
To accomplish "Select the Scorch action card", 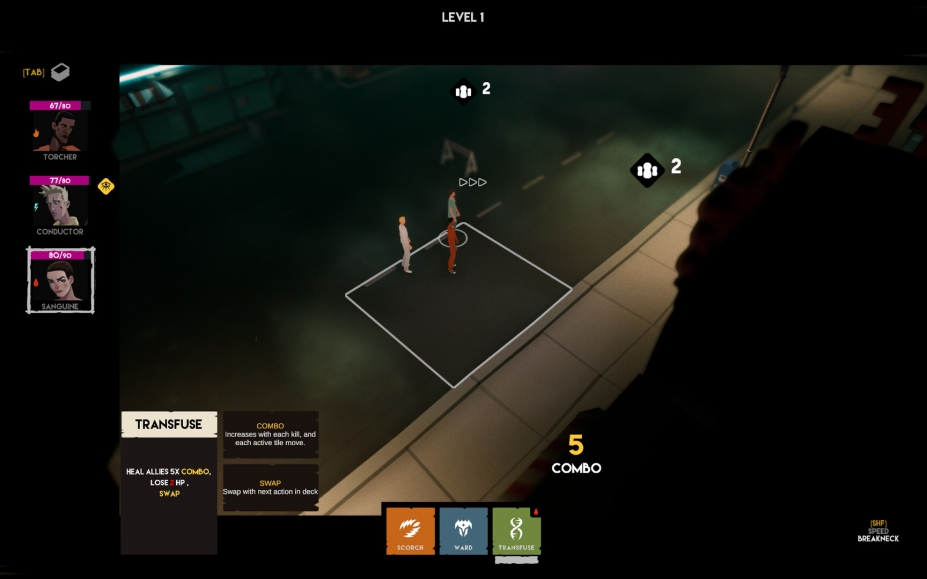I will point(411,531).
